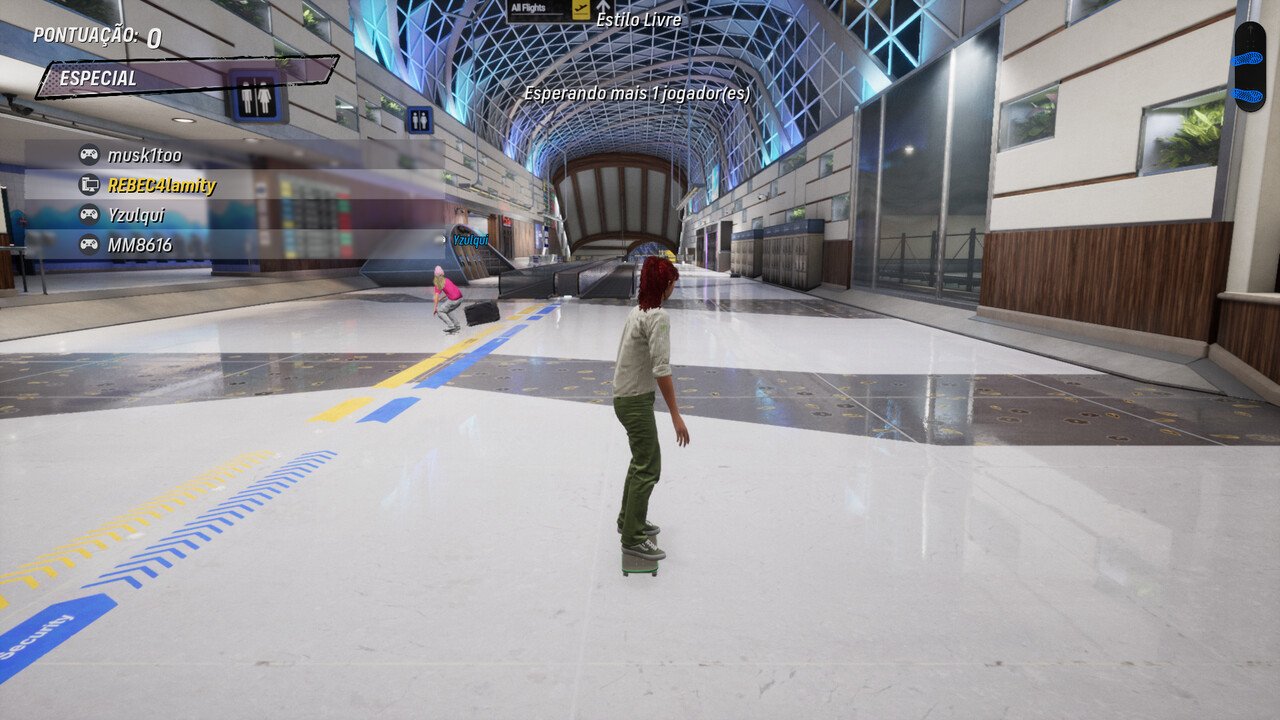Click the restroom sign on the left balcony
This screenshot has height=720, width=1280.
[x=256, y=95]
